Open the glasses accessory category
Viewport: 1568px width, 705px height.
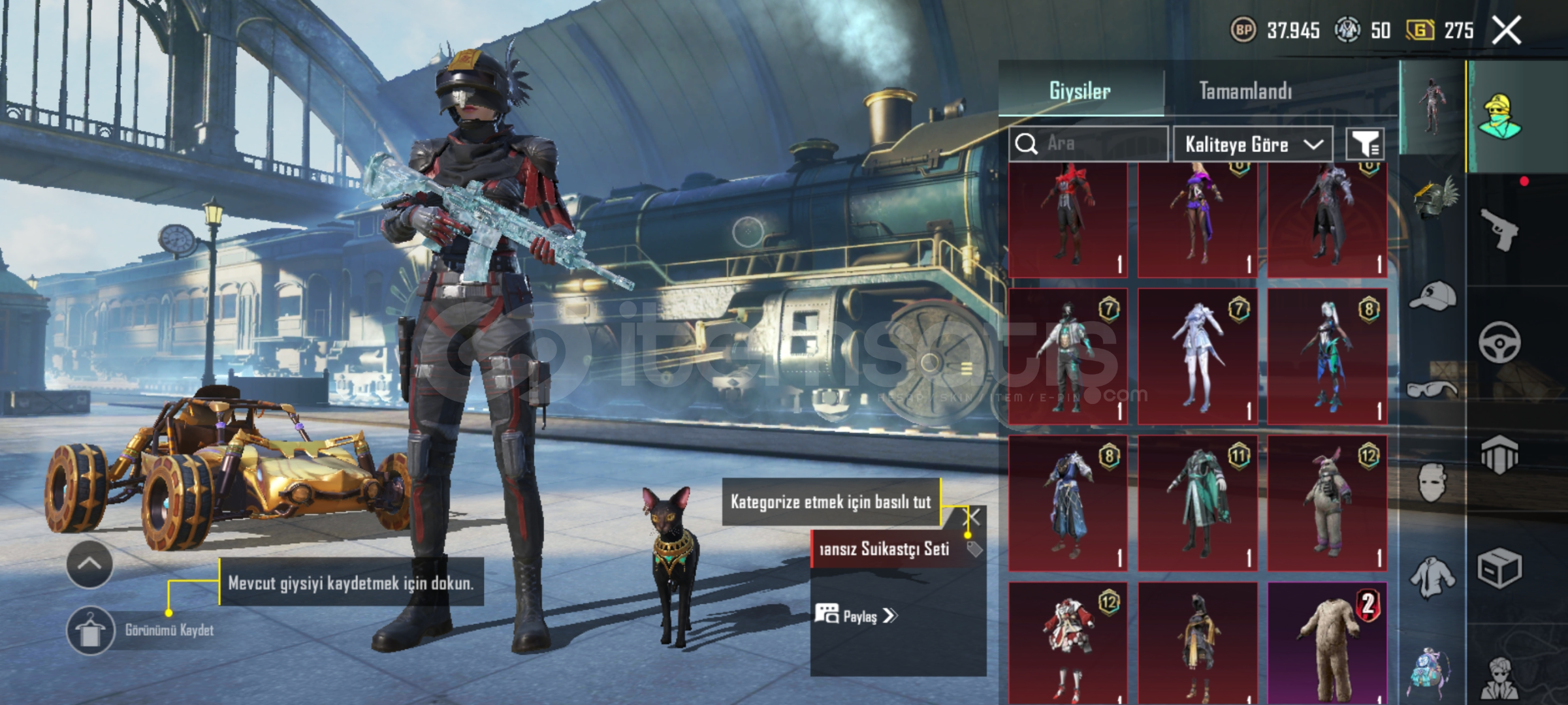pyautogui.click(x=1432, y=390)
